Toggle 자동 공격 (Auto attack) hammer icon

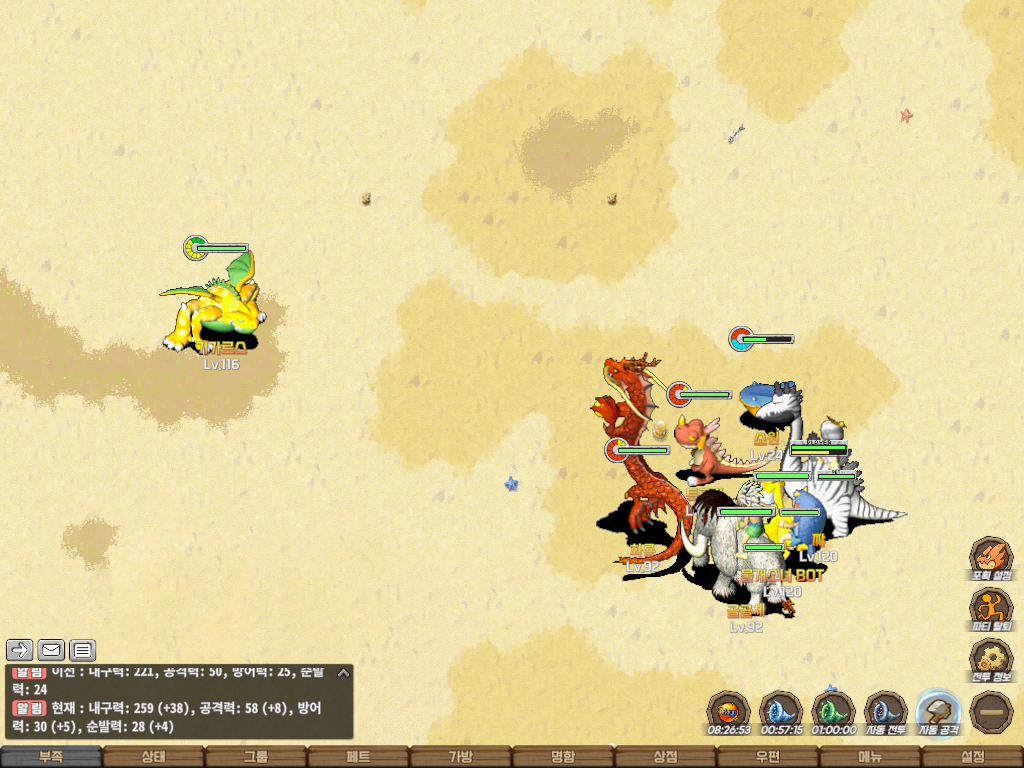pos(939,712)
